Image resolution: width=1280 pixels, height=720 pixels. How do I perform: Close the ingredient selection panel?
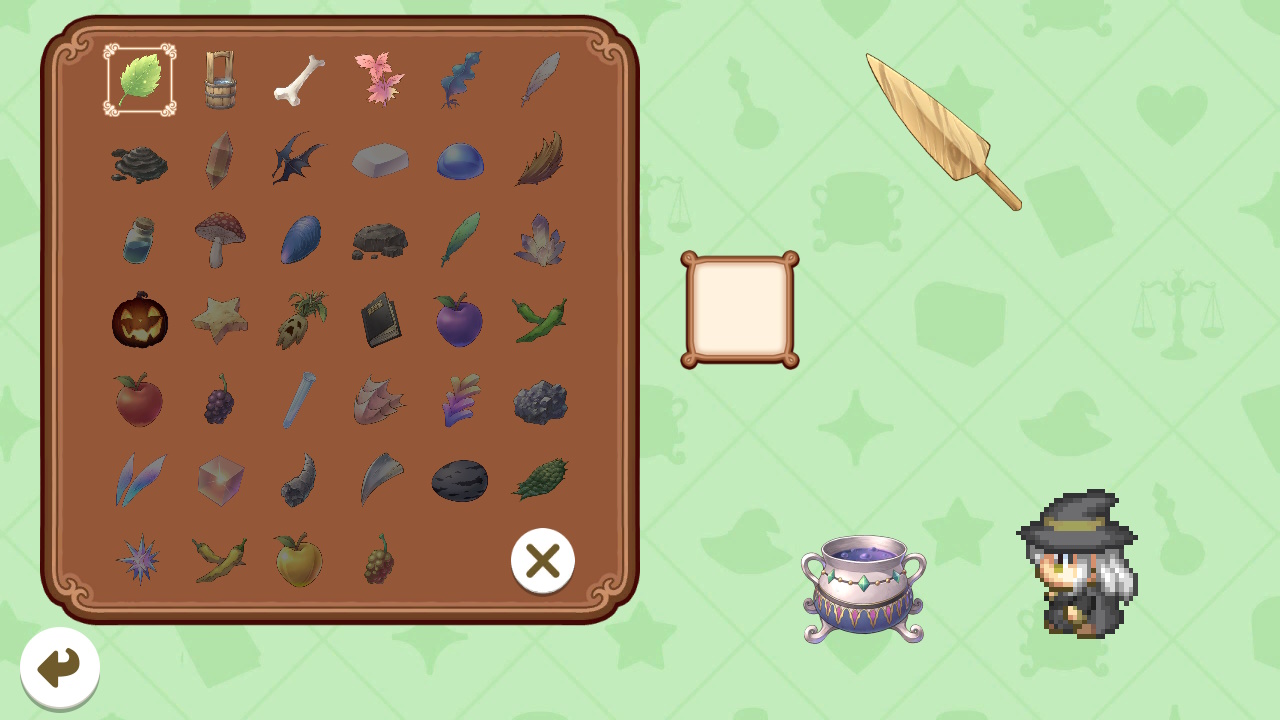tap(543, 561)
